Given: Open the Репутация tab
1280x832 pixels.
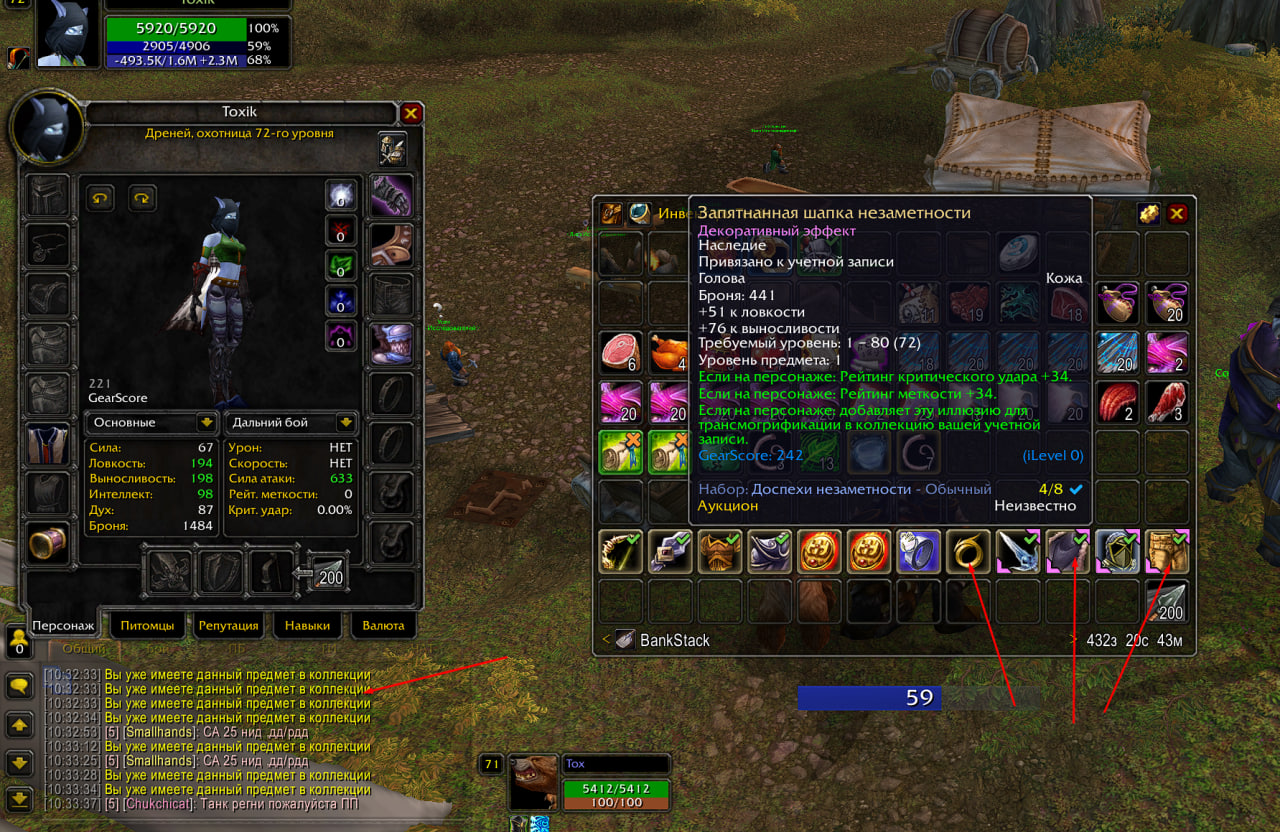Looking at the screenshot, I should coord(228,625).
